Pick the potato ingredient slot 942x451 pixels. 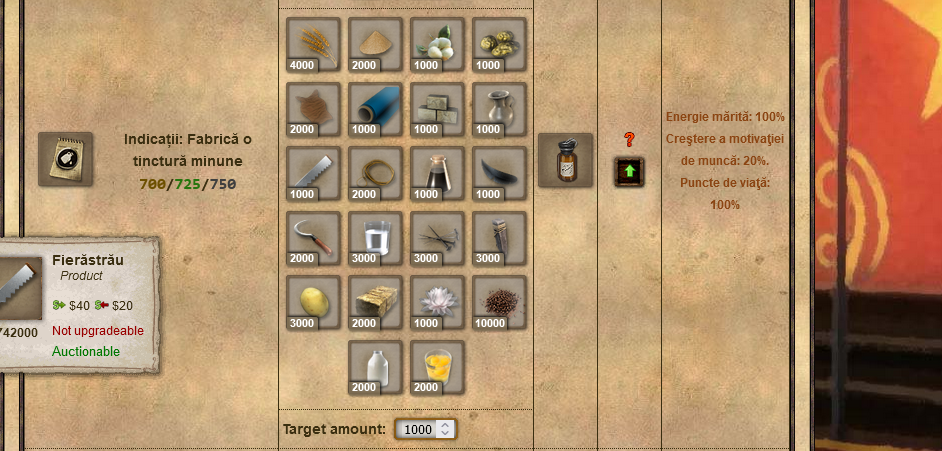(313, 302)
